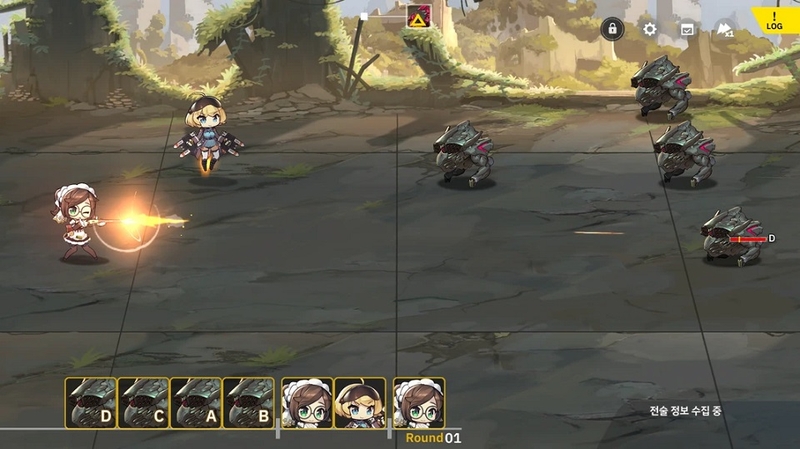Toggle the battle speed x1 button
The height and width of the screenshot is (449, 800).
click(x=723, y=30)
